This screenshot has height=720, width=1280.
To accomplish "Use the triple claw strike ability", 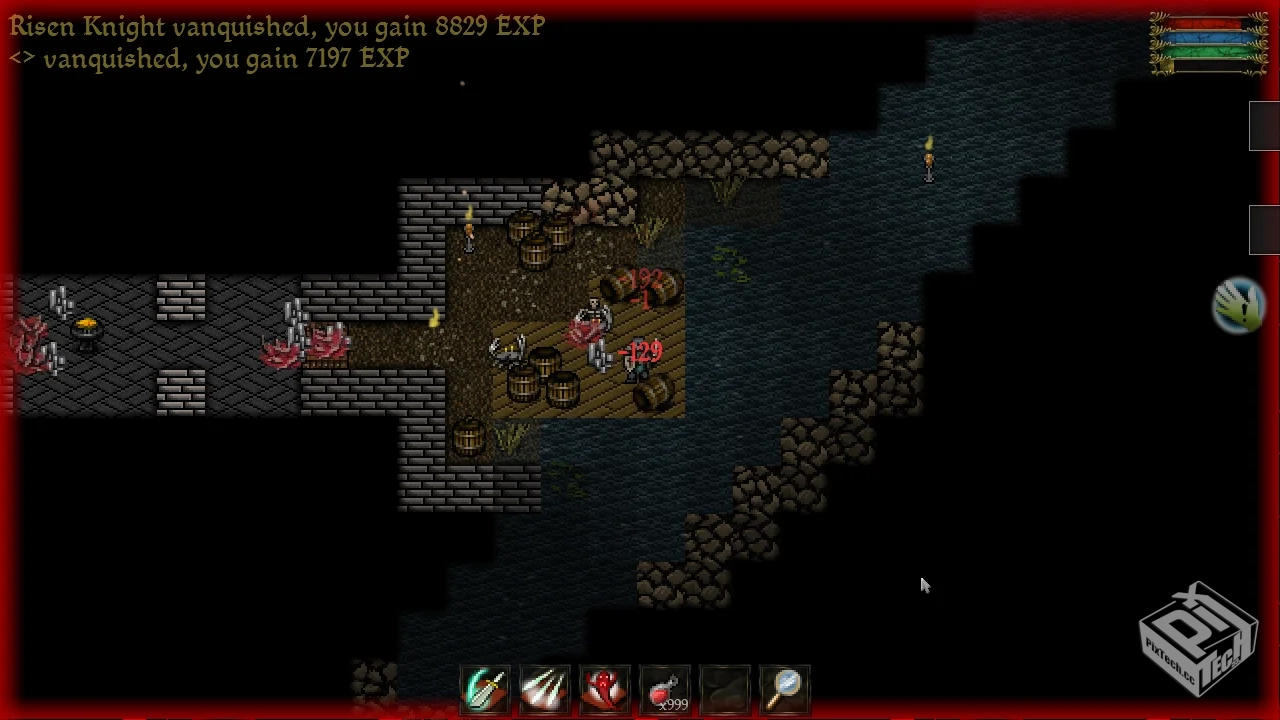I will [545, 690].
